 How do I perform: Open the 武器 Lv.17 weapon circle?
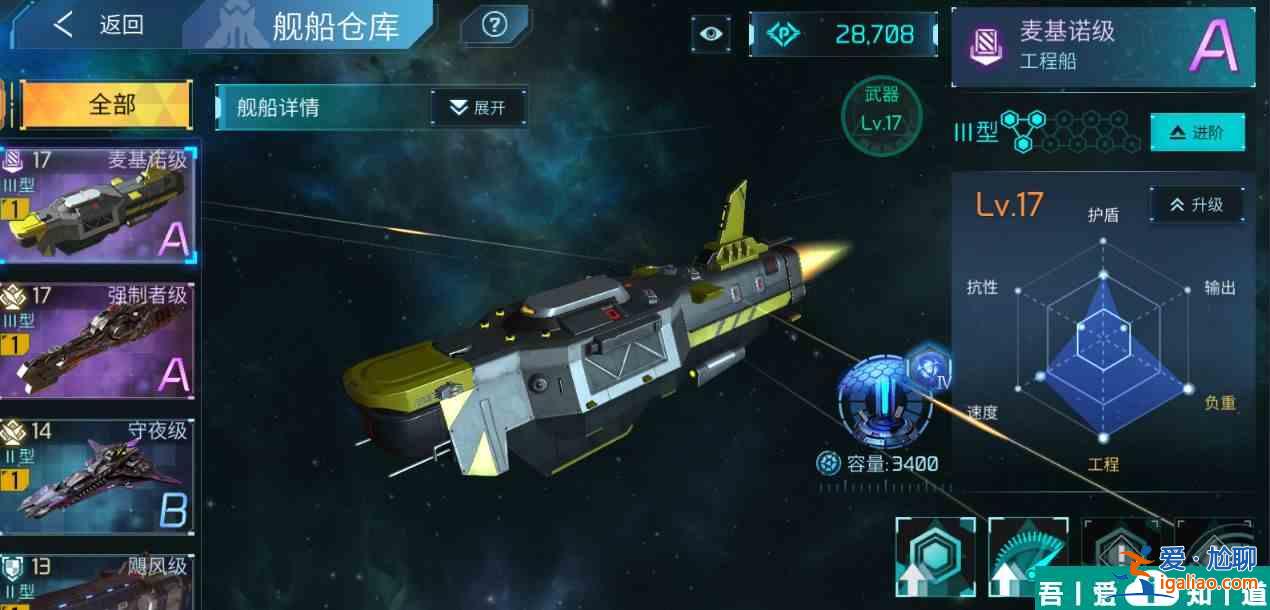click(x=880, y=111)
